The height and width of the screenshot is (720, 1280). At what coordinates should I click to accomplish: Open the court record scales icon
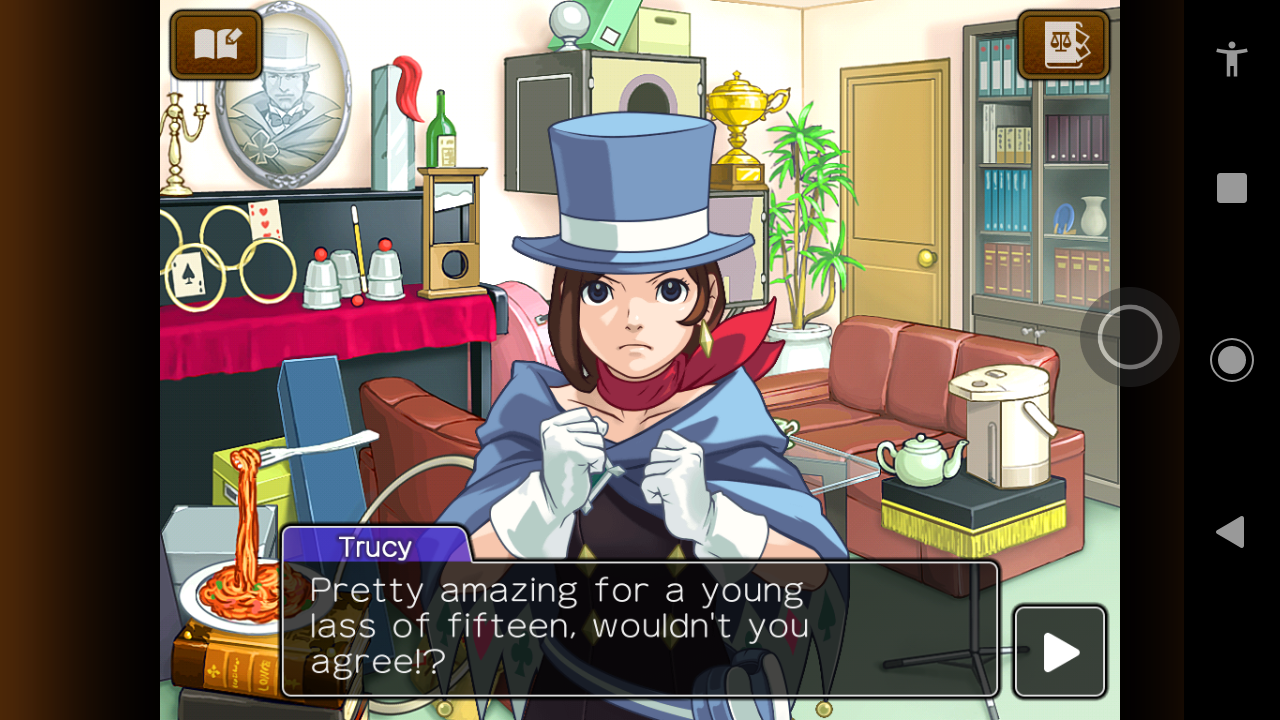pyautogui.click(x=1063, y=45)
